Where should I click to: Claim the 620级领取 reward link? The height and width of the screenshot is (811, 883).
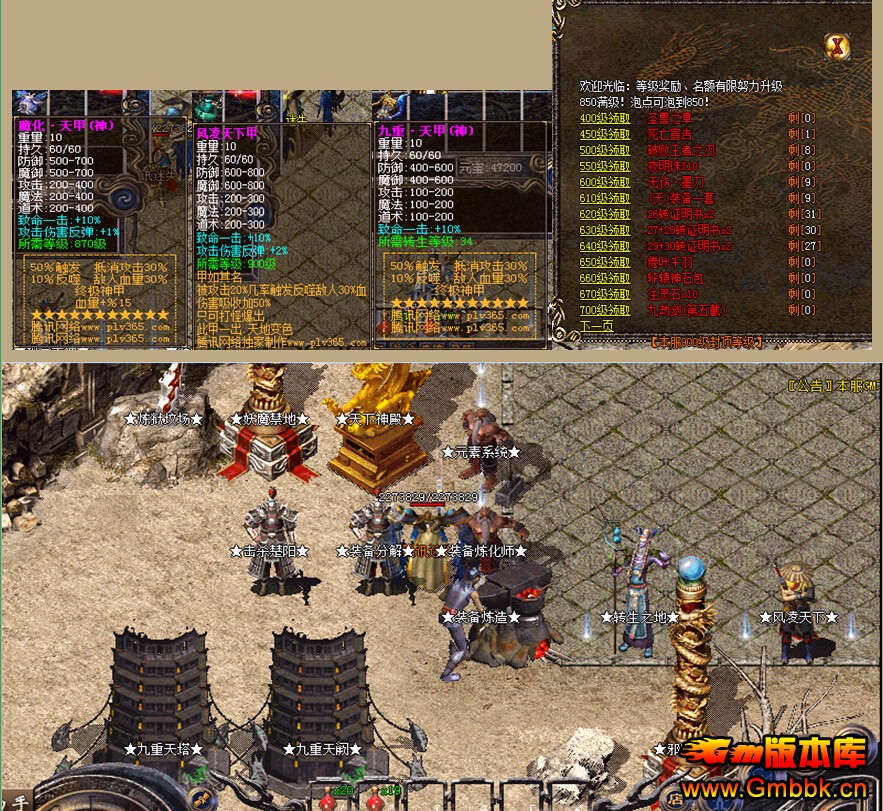(604, 214)
